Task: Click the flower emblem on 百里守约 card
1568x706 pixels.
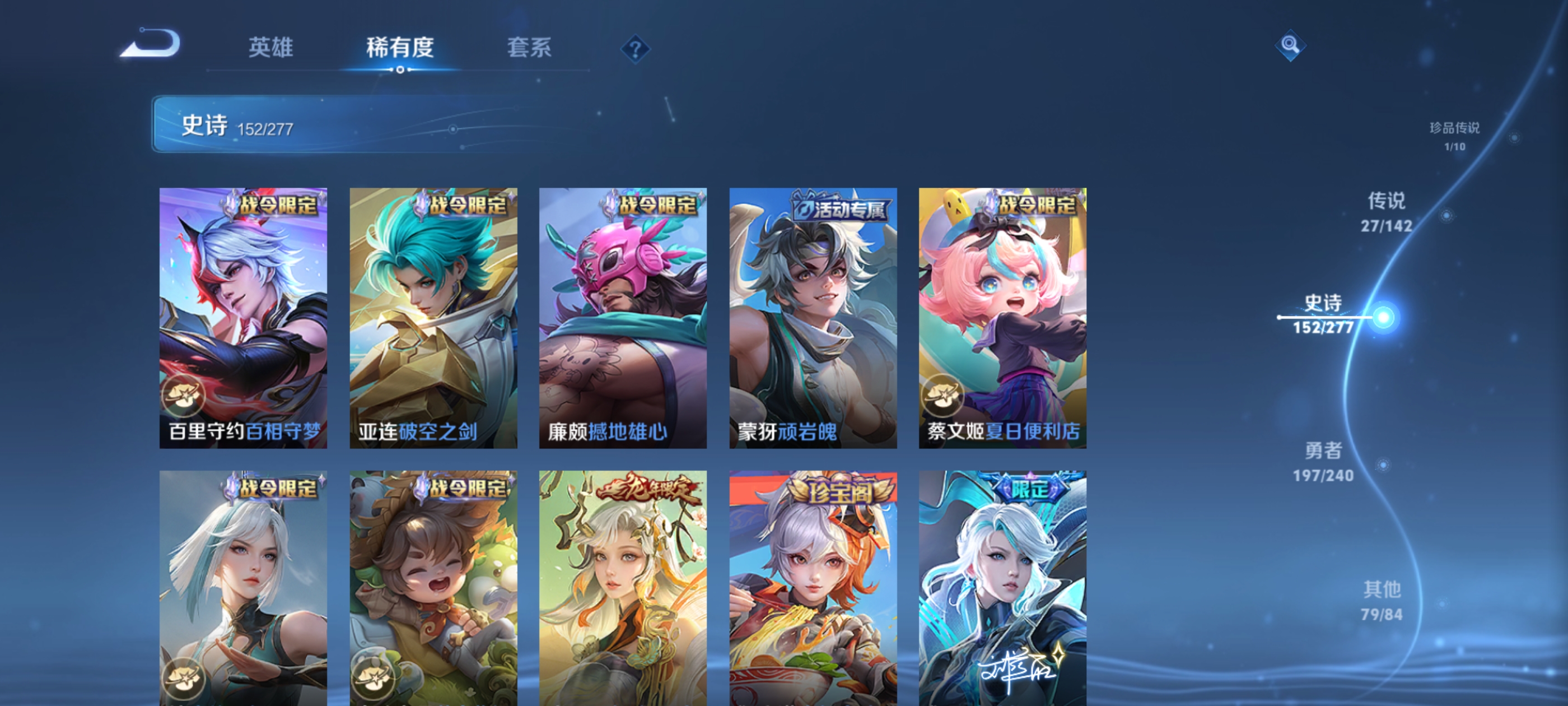Action: pos(186,394)
